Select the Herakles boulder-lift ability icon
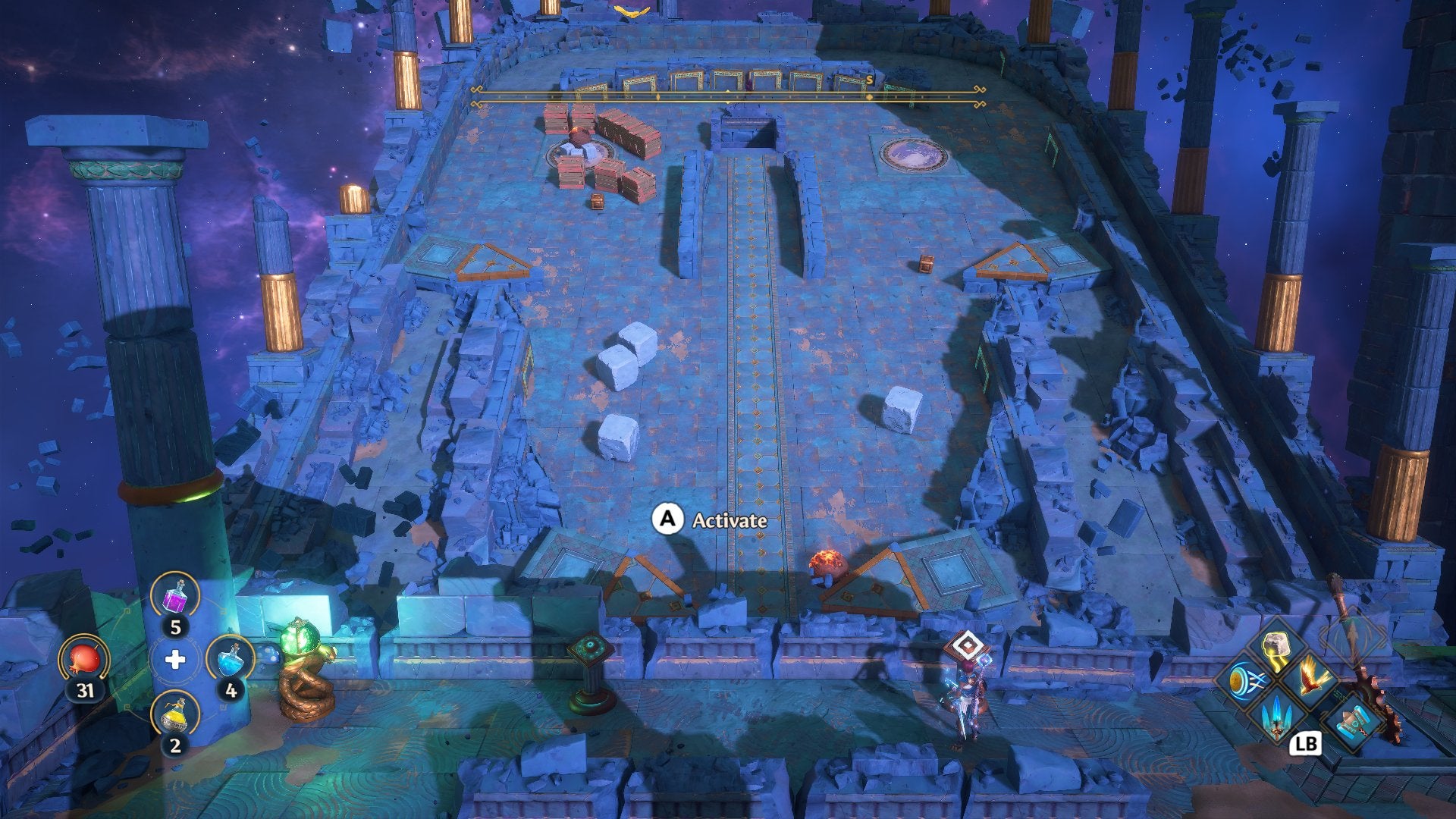 [x=1275, y=645]
